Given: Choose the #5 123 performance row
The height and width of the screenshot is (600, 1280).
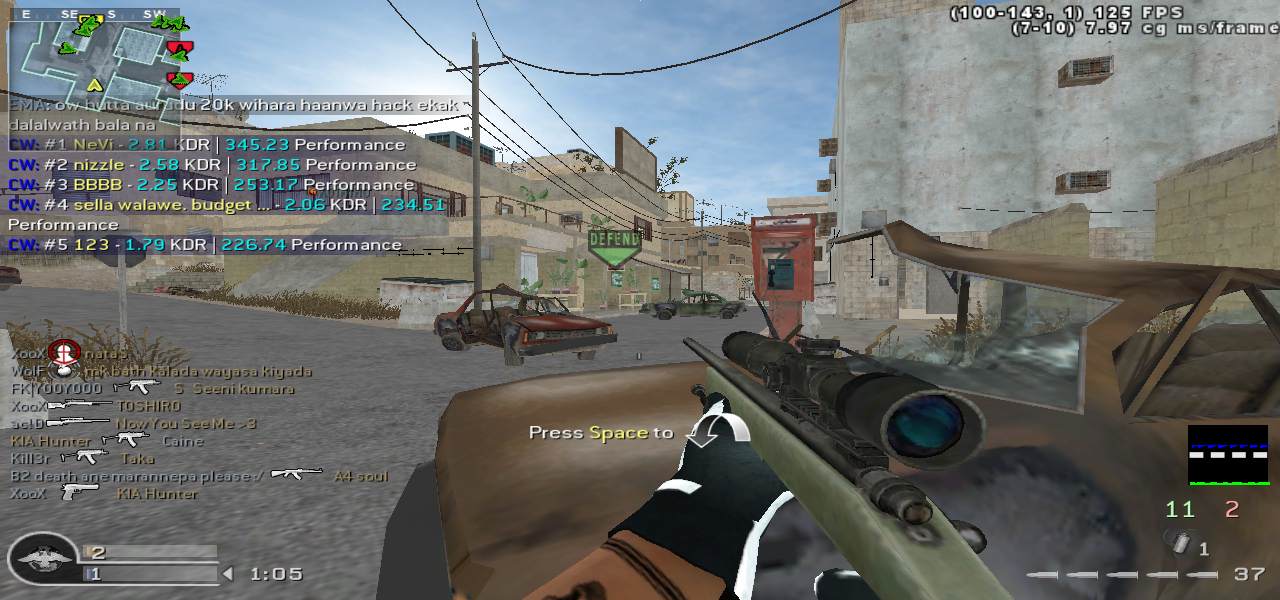Looking at the screenshot, I should 205,244.
